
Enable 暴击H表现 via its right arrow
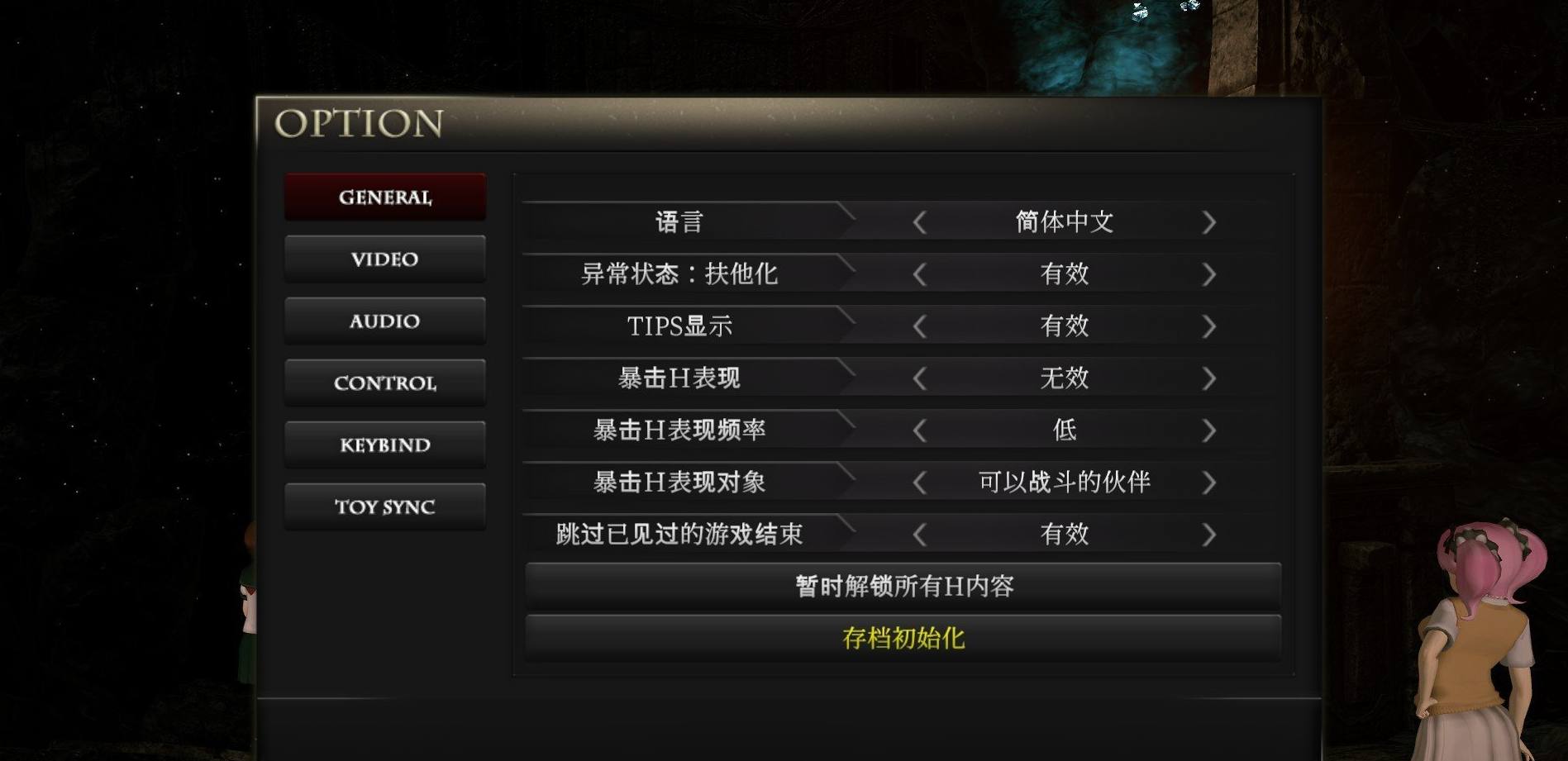pyautogui.click(x=1211, y=378)
